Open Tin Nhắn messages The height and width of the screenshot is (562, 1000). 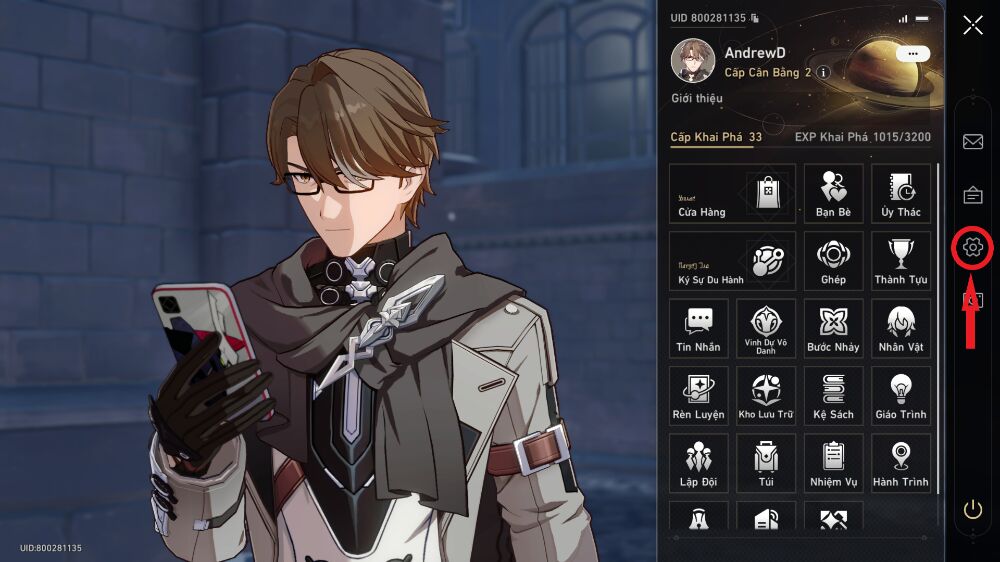(698, 328)
